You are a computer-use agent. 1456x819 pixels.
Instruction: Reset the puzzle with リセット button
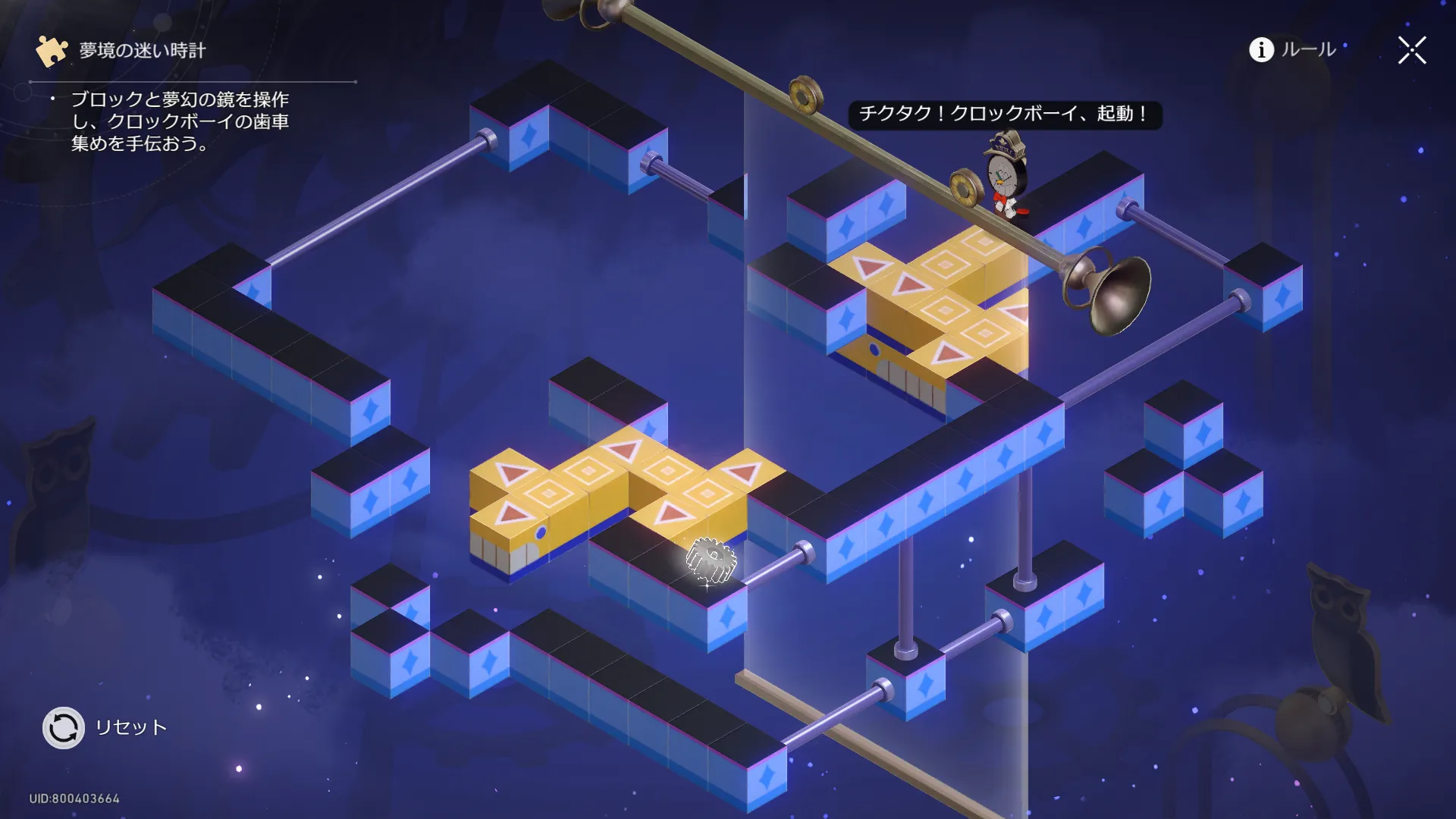point(64,728)
